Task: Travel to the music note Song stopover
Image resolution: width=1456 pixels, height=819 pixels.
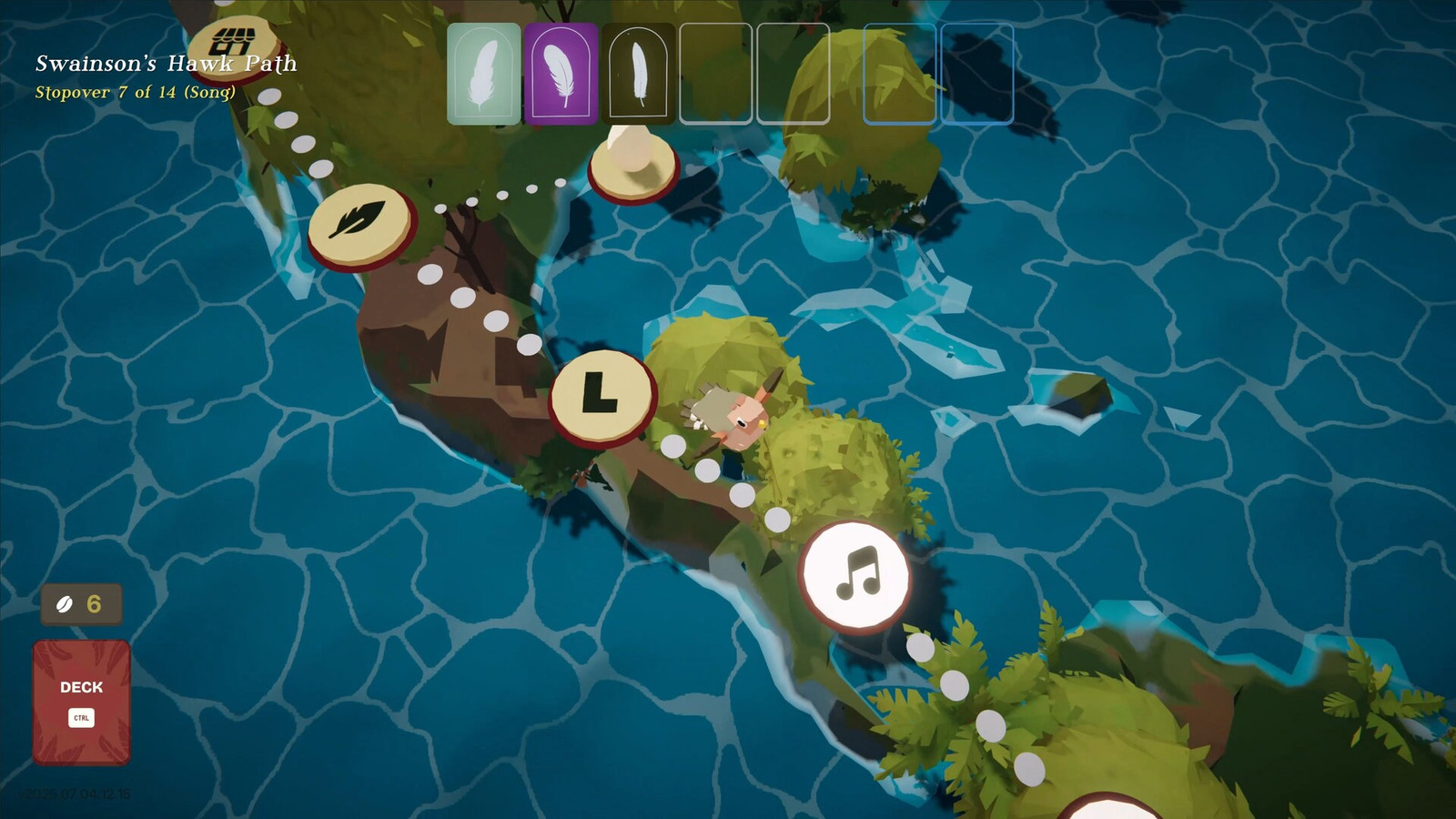Action: (x=854, y=575)
